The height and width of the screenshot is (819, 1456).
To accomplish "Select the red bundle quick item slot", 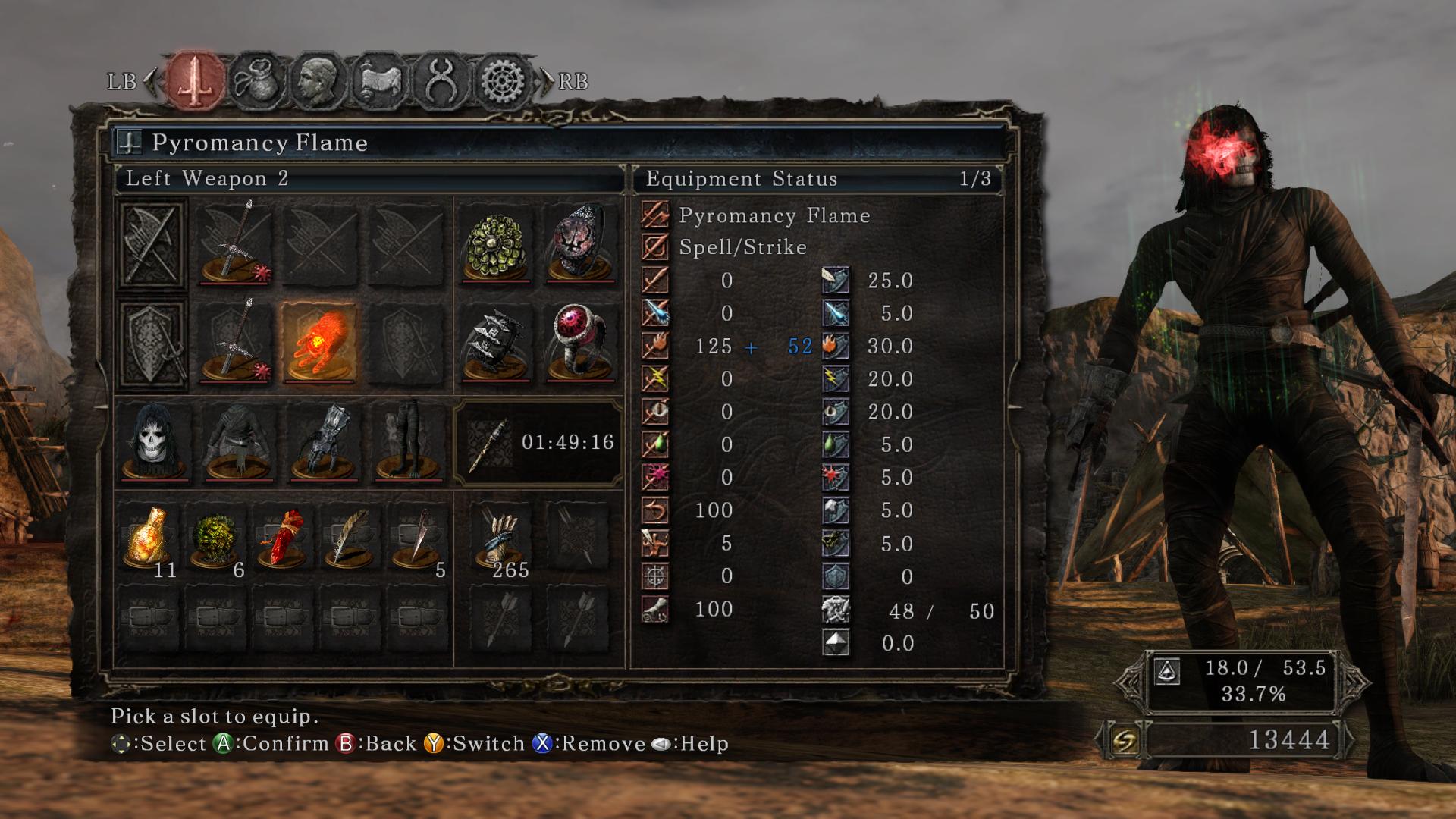I will [x=283, y=538].
